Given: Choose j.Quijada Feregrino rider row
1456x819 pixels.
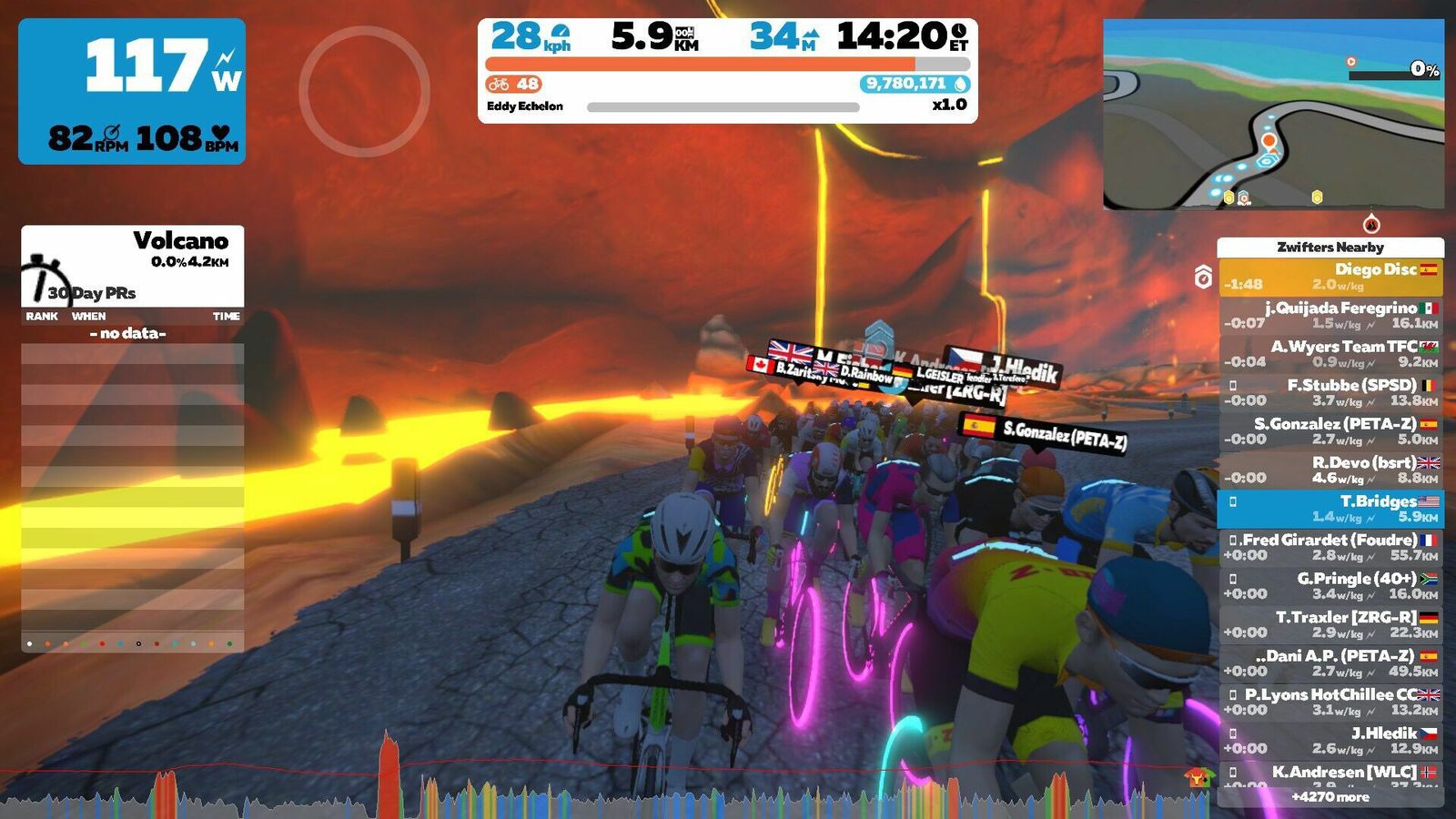Looking at the screenshot, I should tap(1330, 315).
